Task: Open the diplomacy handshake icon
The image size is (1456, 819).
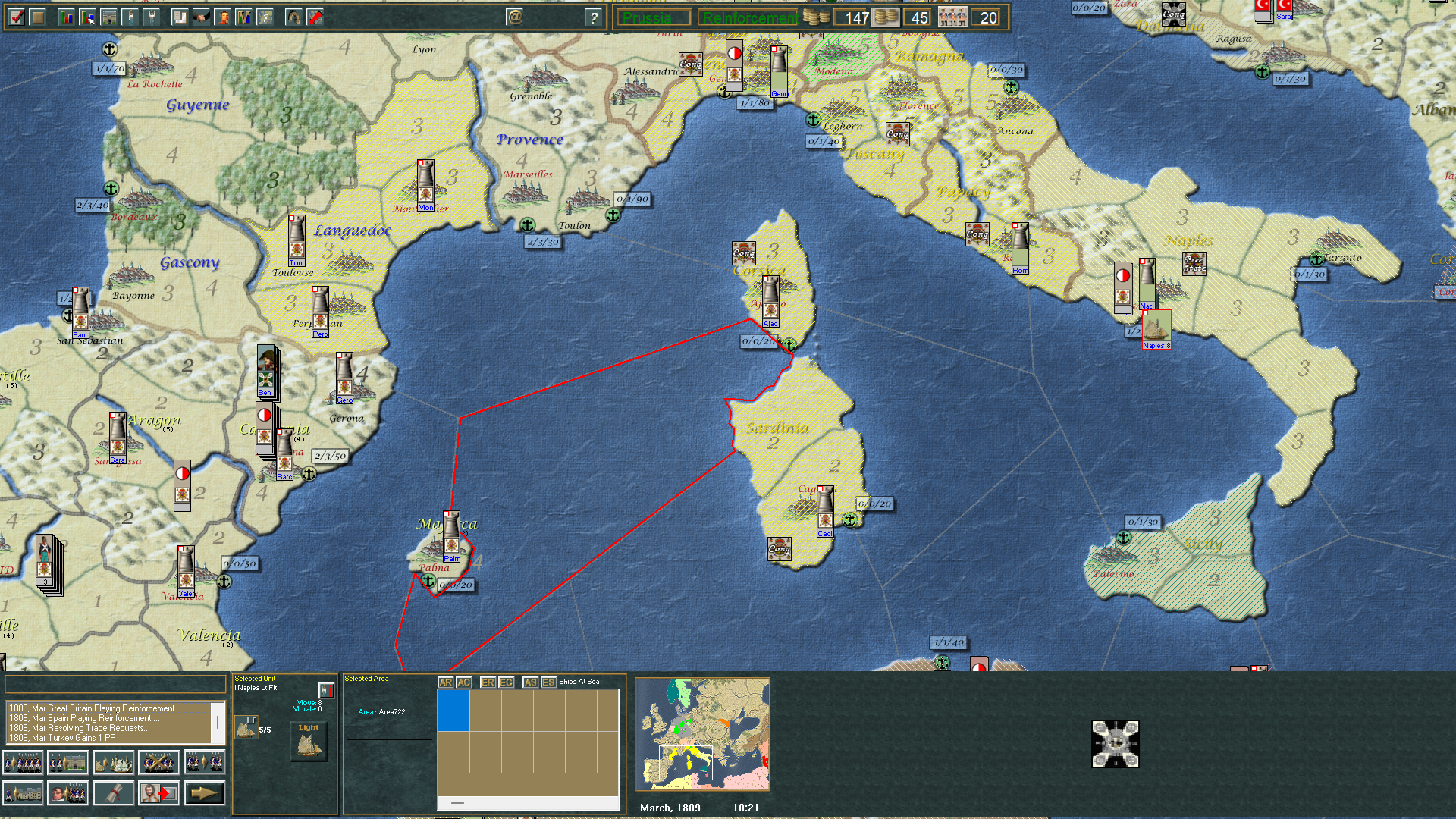Action: (x=201, y=17)
